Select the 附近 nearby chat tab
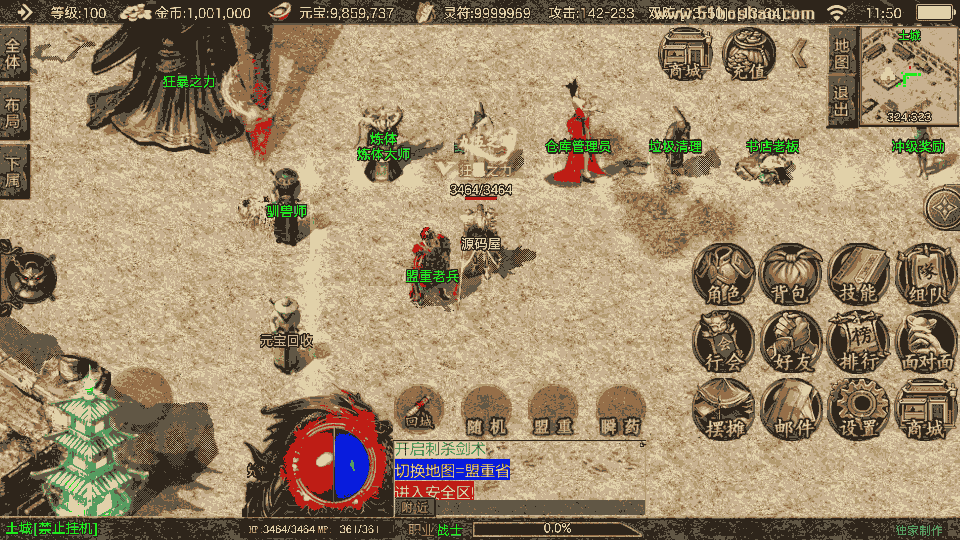Image resolution: width=960 pixels, height=540 pixels. pos(413,507)
